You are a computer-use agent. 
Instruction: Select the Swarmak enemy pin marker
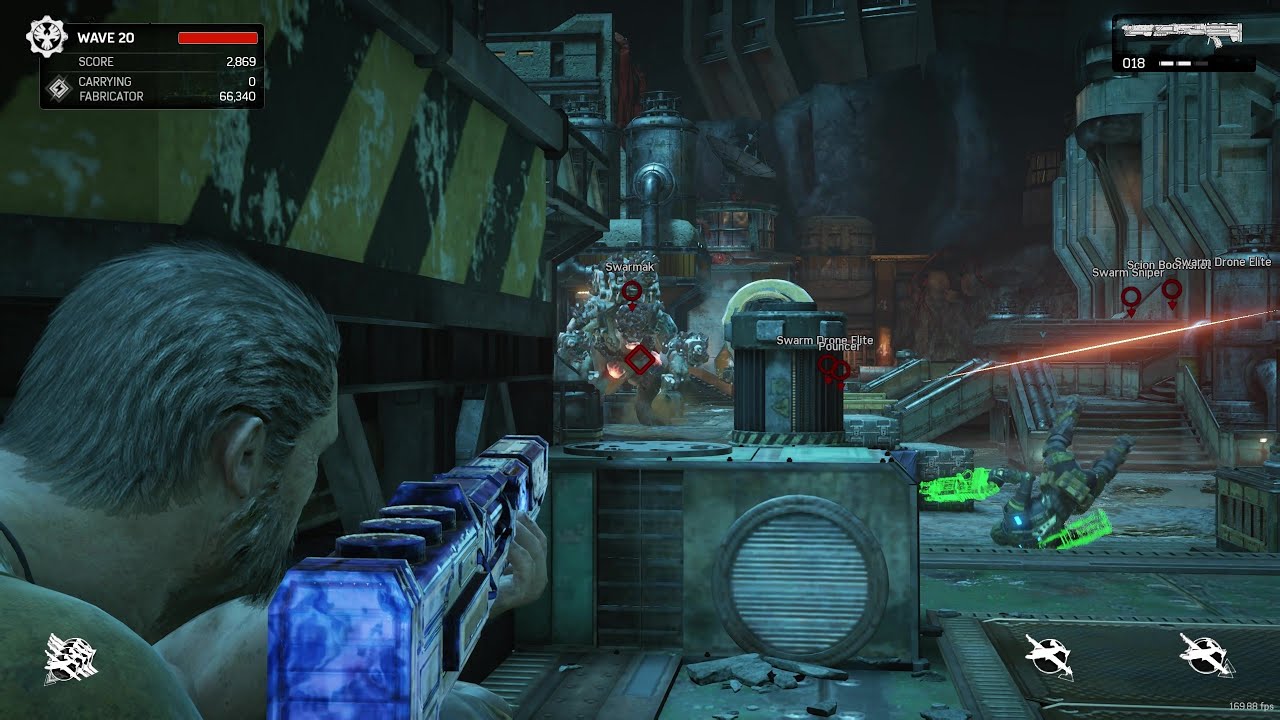click(632, 292)
